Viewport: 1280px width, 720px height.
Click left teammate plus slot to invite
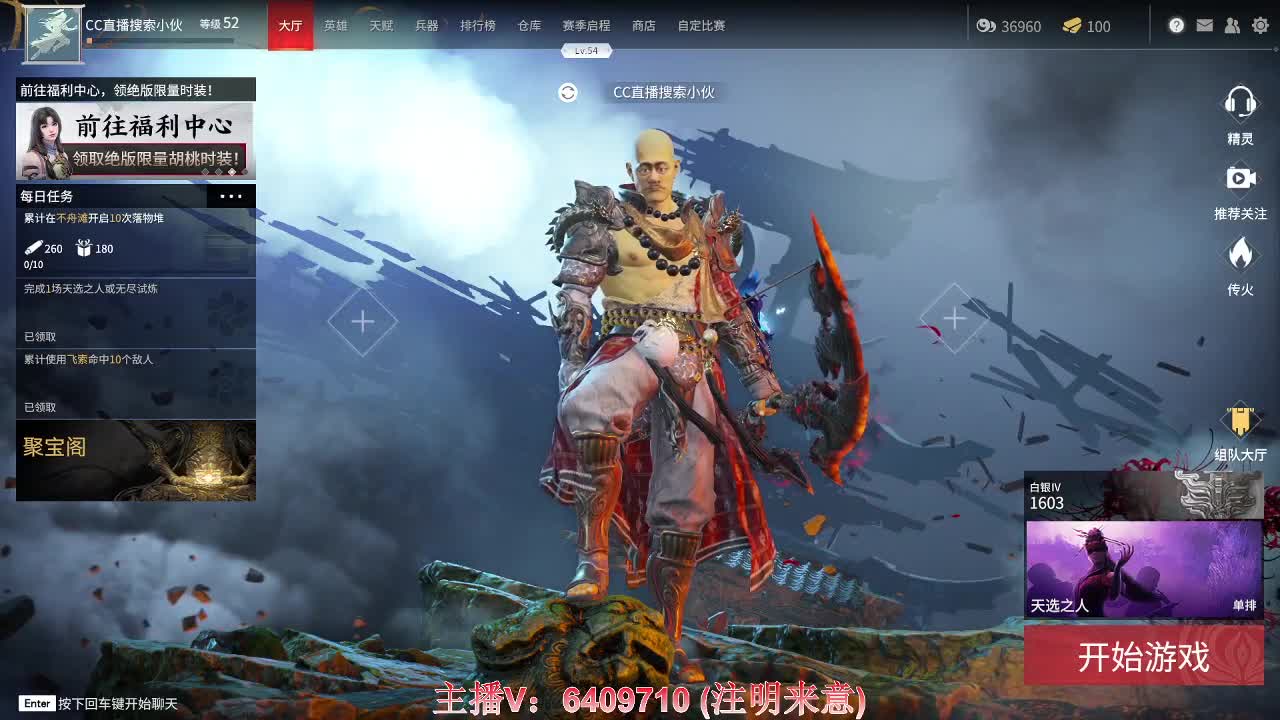tap(362, 322)
